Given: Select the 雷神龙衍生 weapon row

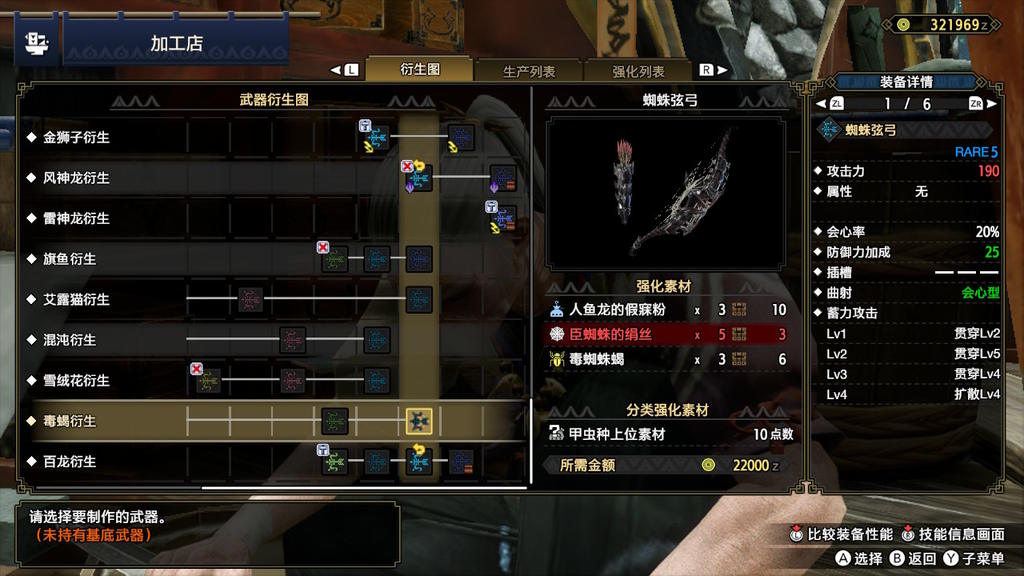Looking at the screenshot, I should [76, 218].
